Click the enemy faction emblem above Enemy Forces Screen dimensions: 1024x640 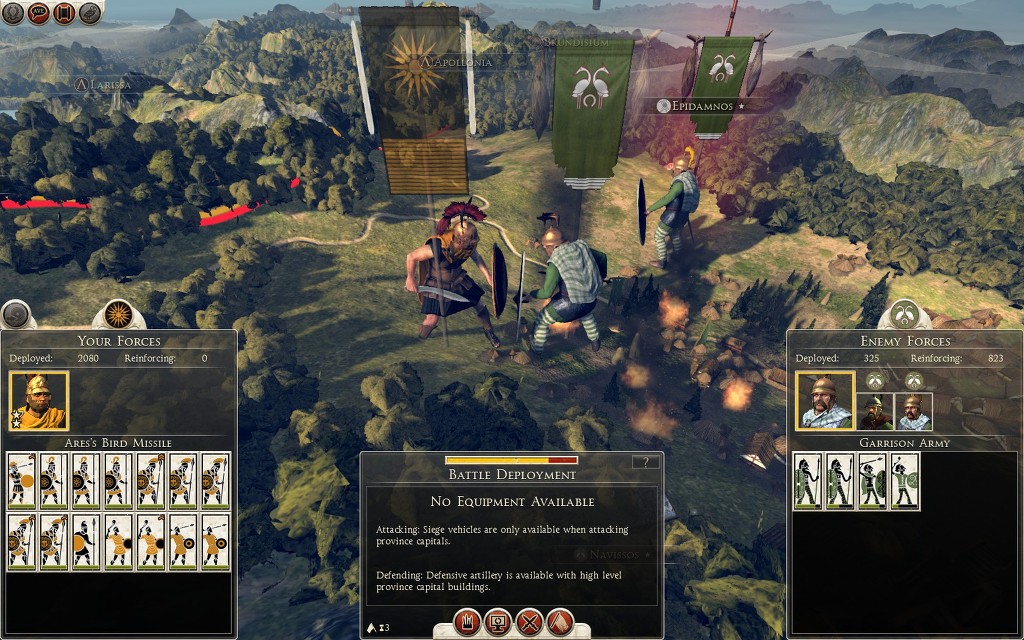click(905, 315)
